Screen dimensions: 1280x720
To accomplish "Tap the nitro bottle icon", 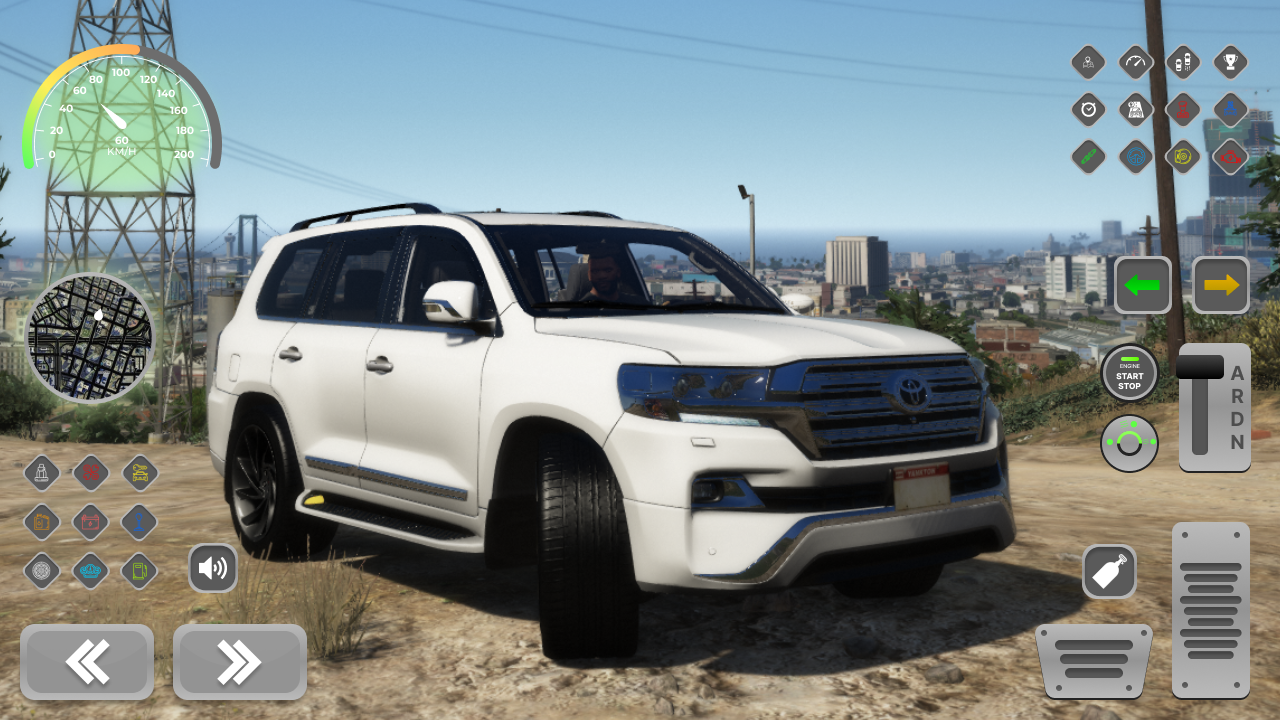I will click(1110, 571).
